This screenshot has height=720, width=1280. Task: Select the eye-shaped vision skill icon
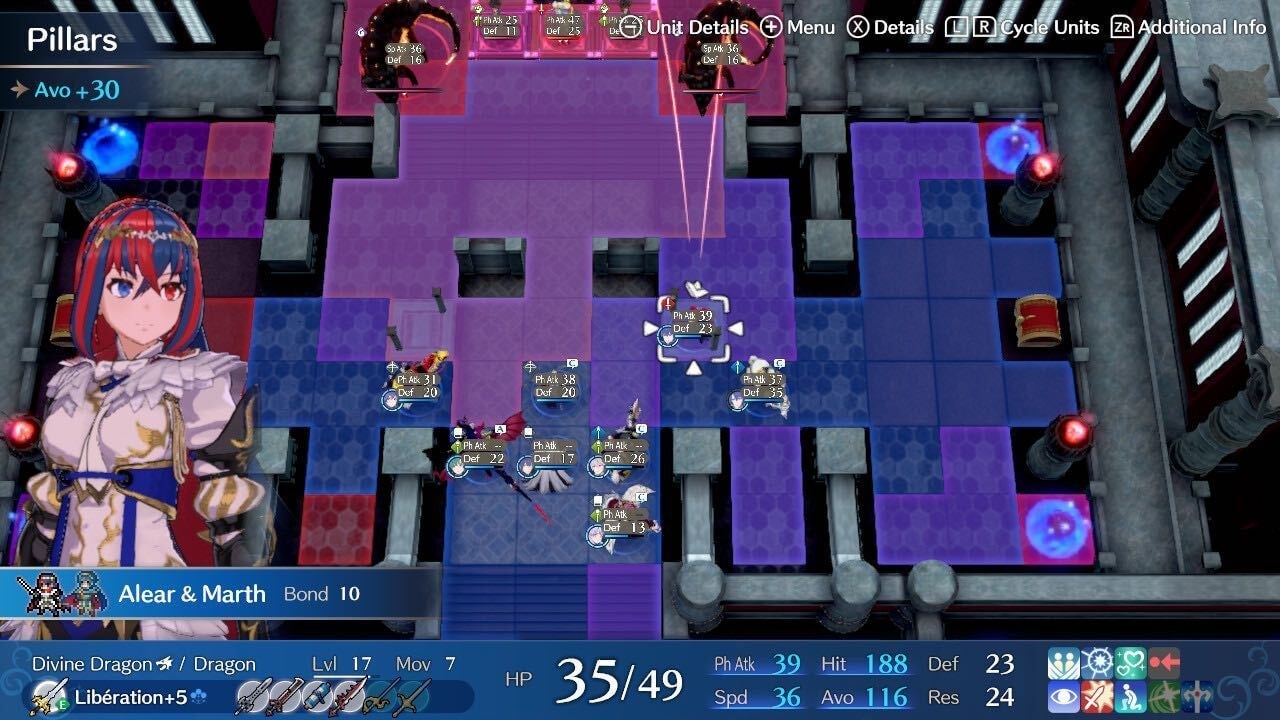point(1062,695)
